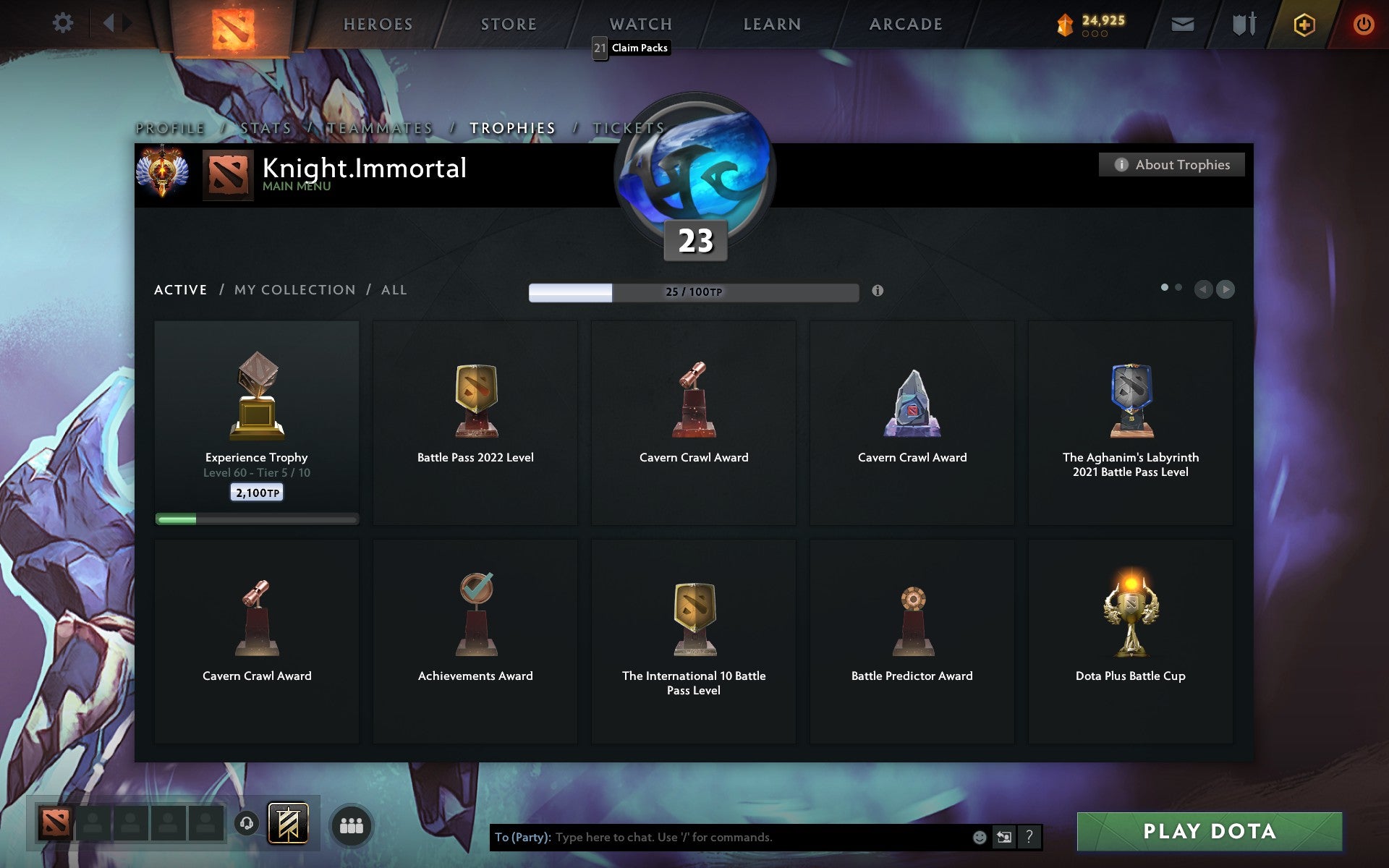Image resolution: width=1389 pixels, height=868 pixels.
Task: Click the guild banner icon near party slots
Action: pos(286,823)
